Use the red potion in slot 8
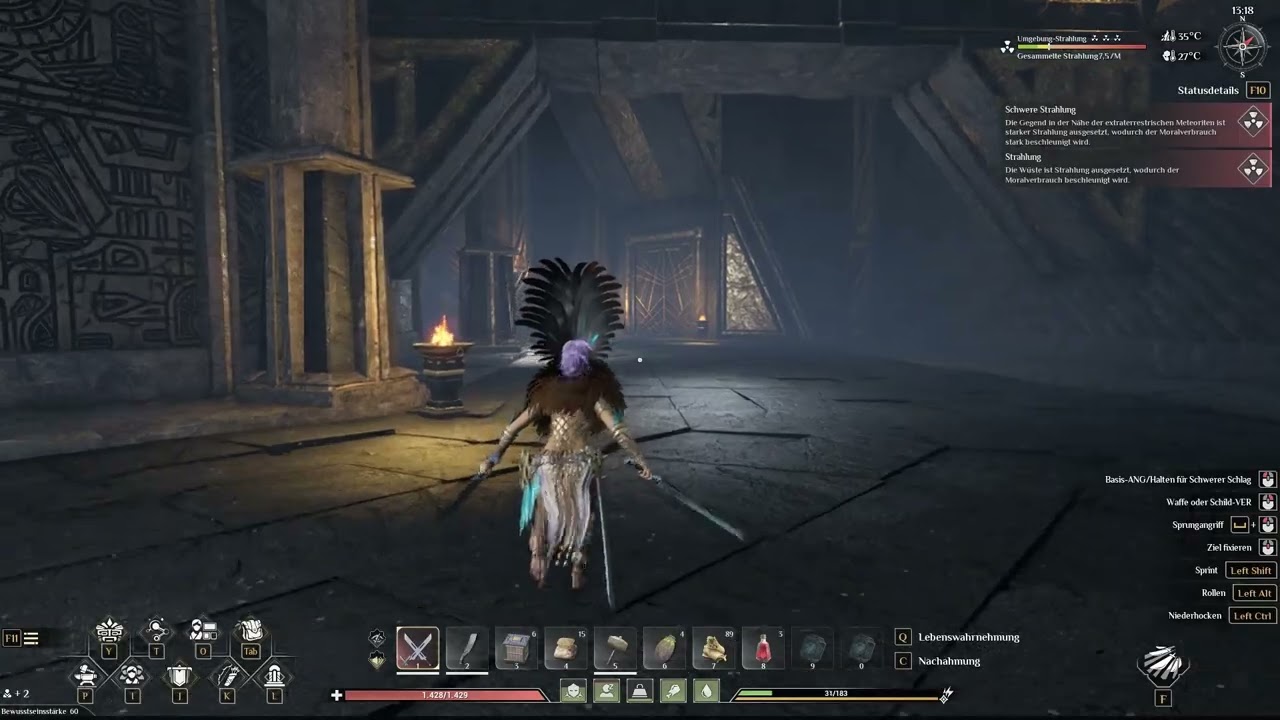 point(762,647)
